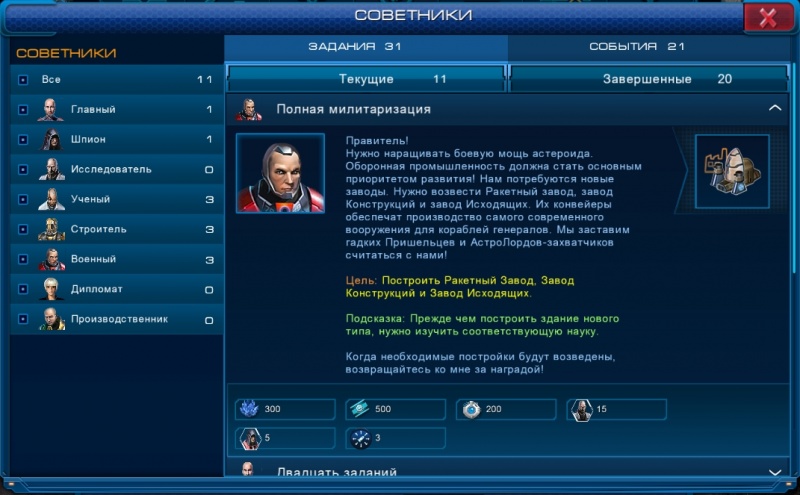Open the Дипломат advisor tasks
The image size is (800, 495).
click(x=116, y=289)
